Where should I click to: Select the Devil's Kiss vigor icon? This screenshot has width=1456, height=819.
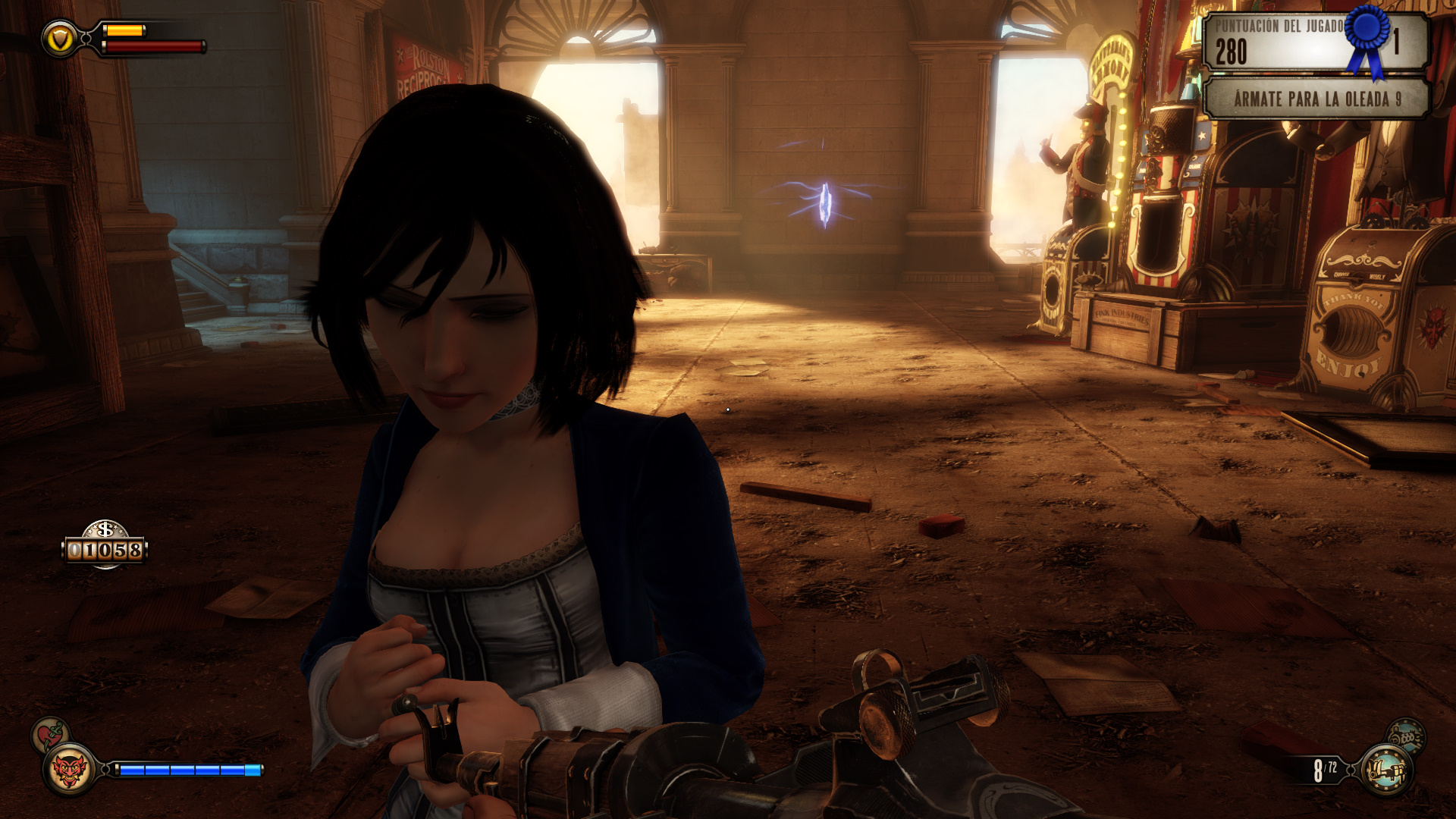point(69,770)
